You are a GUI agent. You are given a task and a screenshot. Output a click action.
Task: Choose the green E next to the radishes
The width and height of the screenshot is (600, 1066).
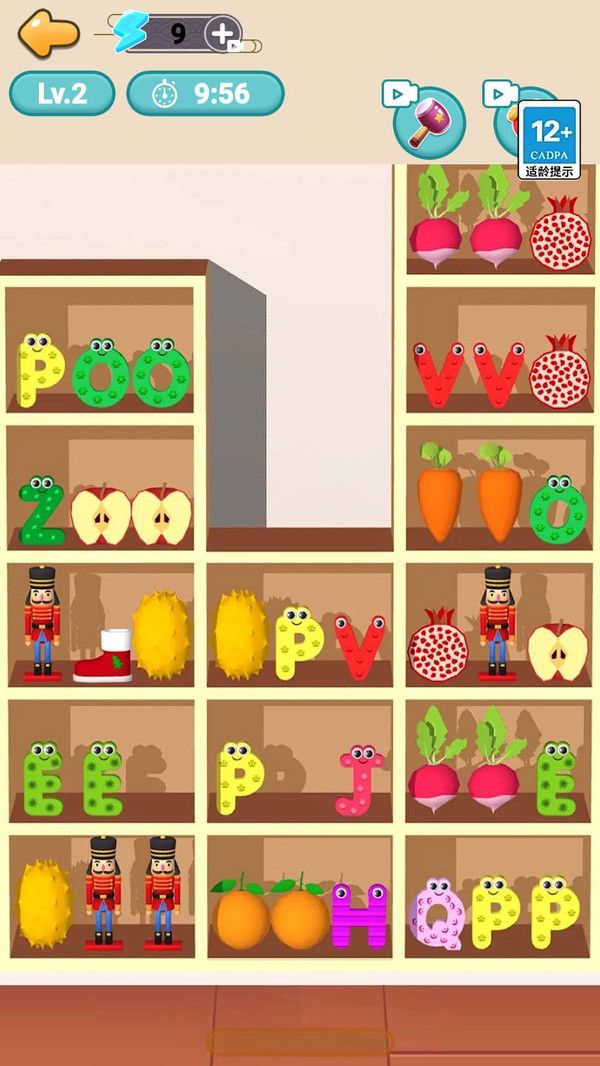pyautogui.click(x=556, y=779)
